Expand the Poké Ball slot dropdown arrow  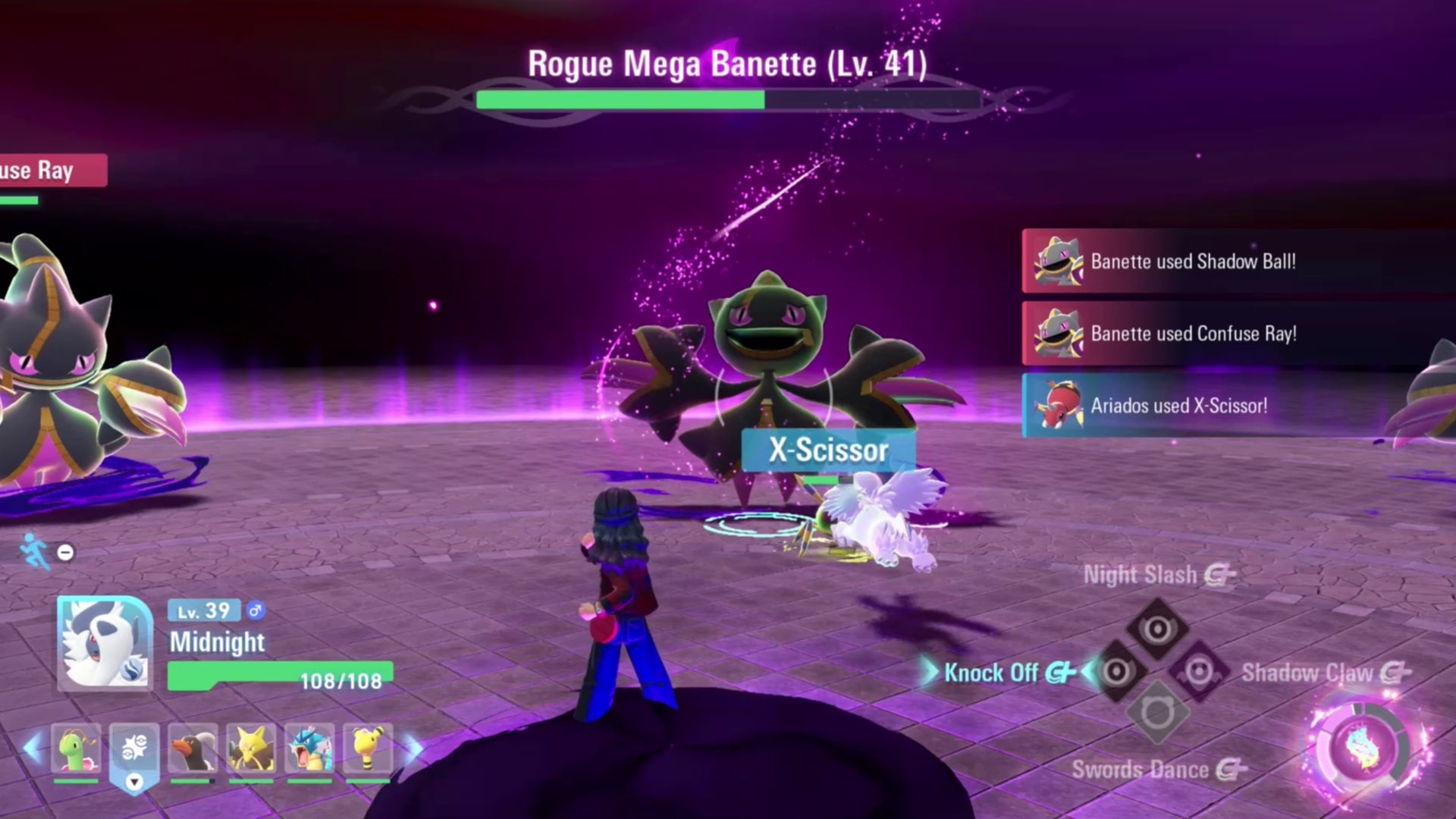tap(134, 782)
